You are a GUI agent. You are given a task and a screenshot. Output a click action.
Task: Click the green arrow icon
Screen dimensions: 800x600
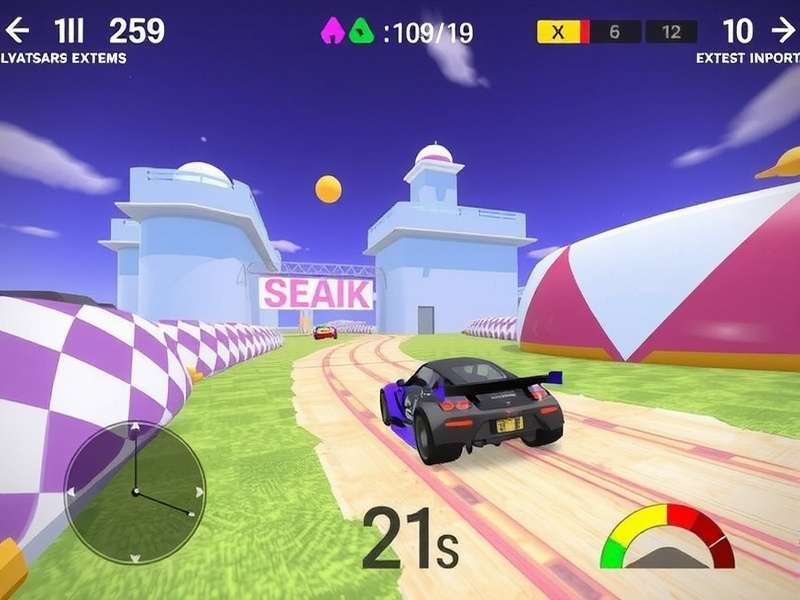[x=360, y=32]
